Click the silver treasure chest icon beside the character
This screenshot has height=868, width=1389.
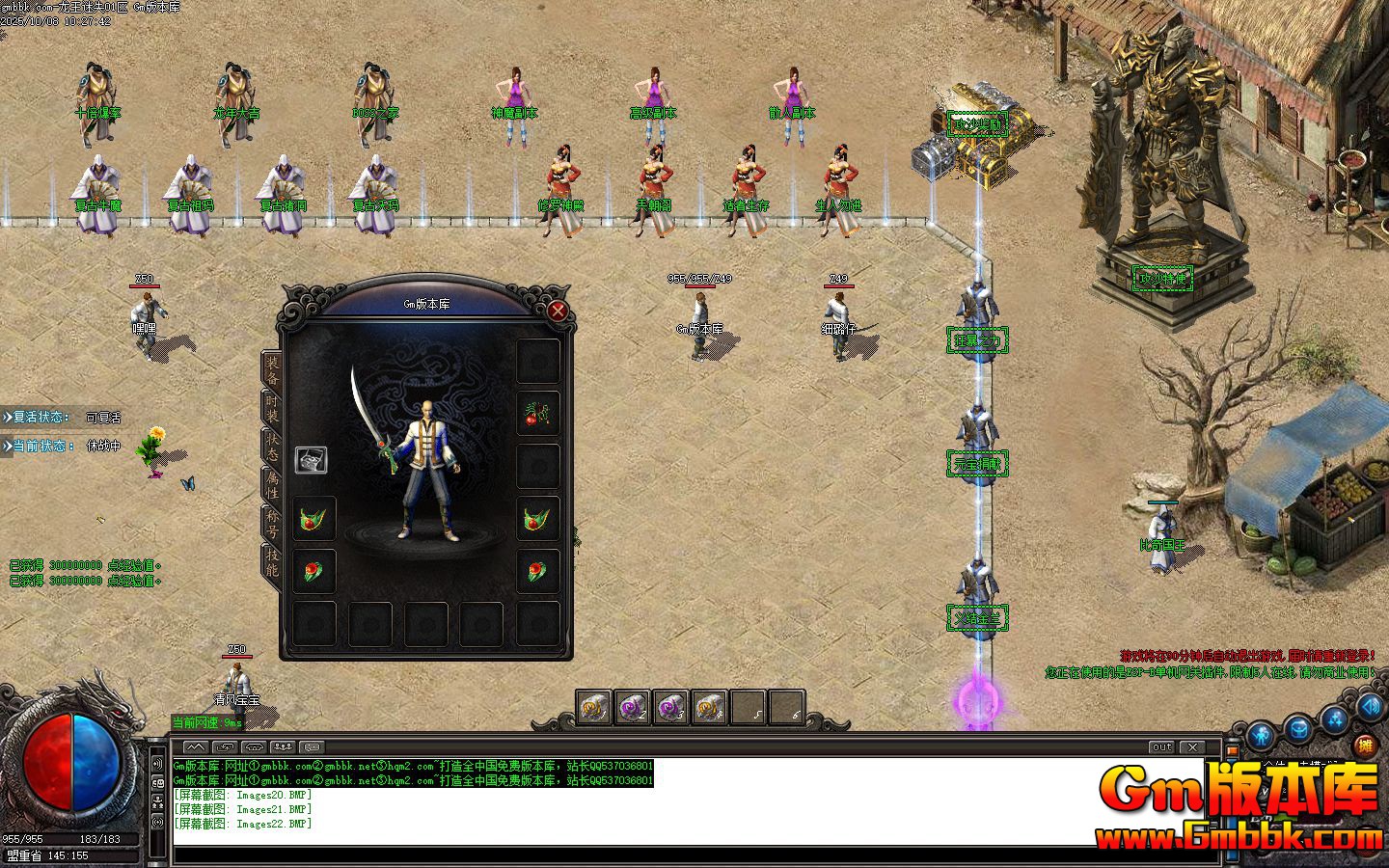(311, 460)
